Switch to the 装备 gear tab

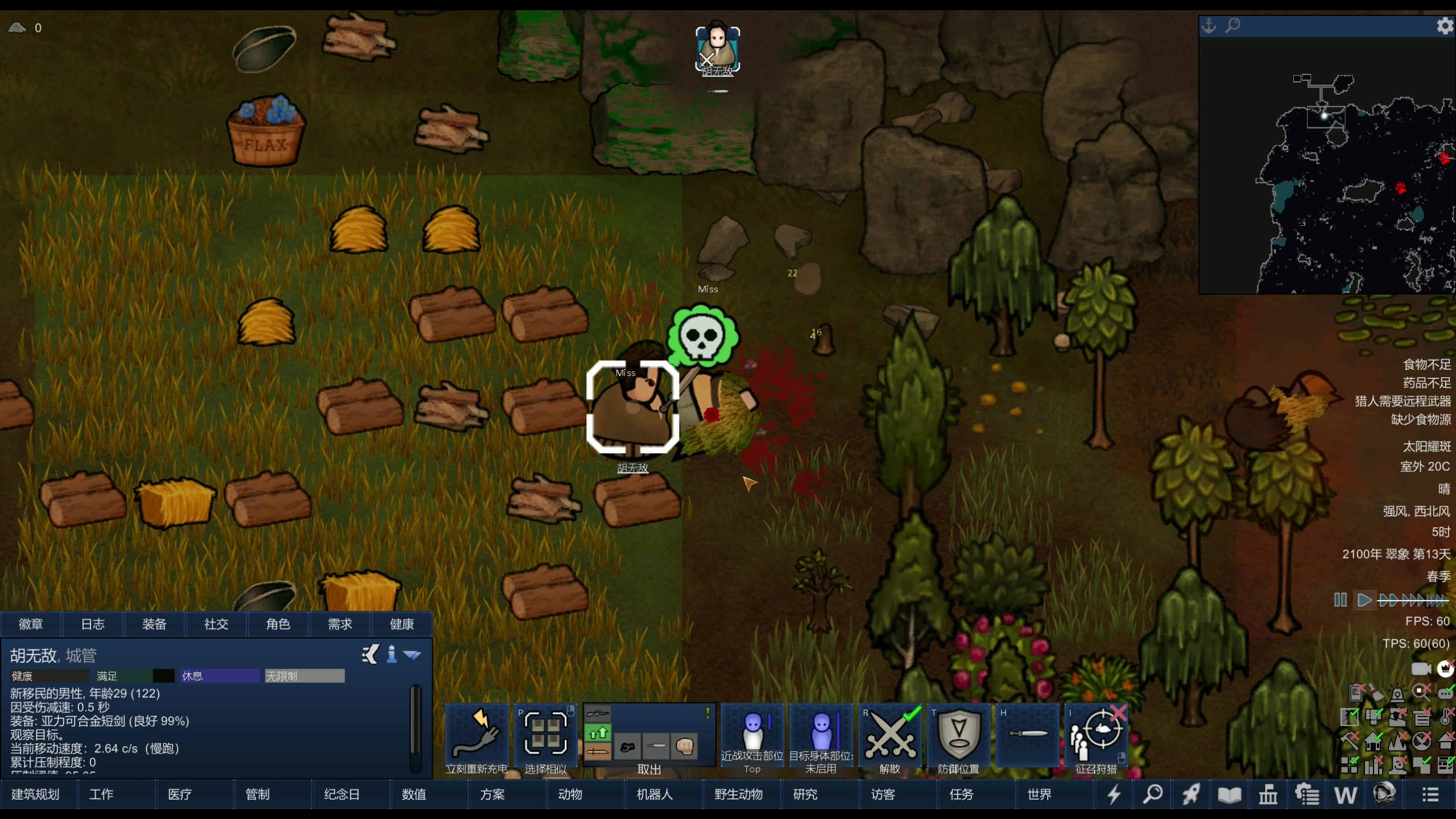(x=154, y=624)
